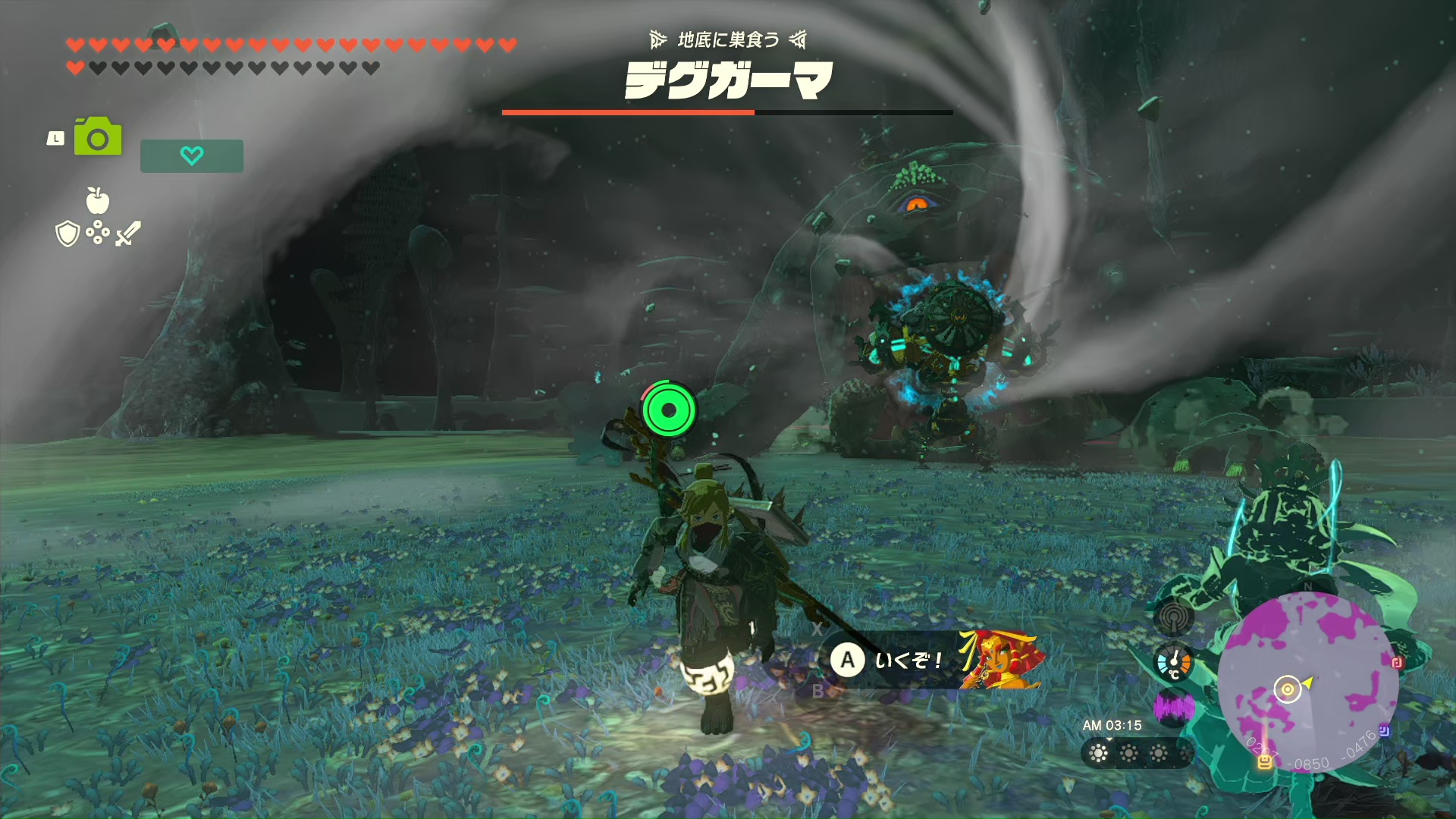The height and width of the screenshot is (819, 1456).
Task: Click the sensor radar icon
Action: click(1173, 617)
